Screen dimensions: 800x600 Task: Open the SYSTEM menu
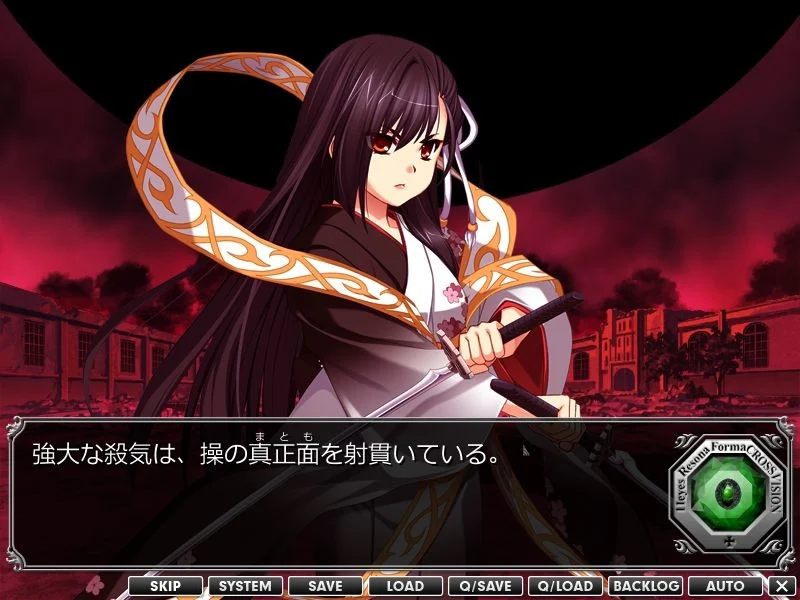coord(245,586)
